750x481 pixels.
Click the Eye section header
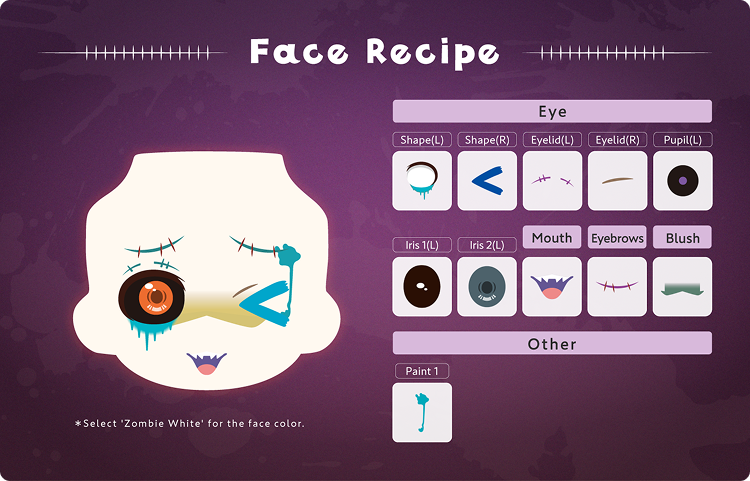552,111
